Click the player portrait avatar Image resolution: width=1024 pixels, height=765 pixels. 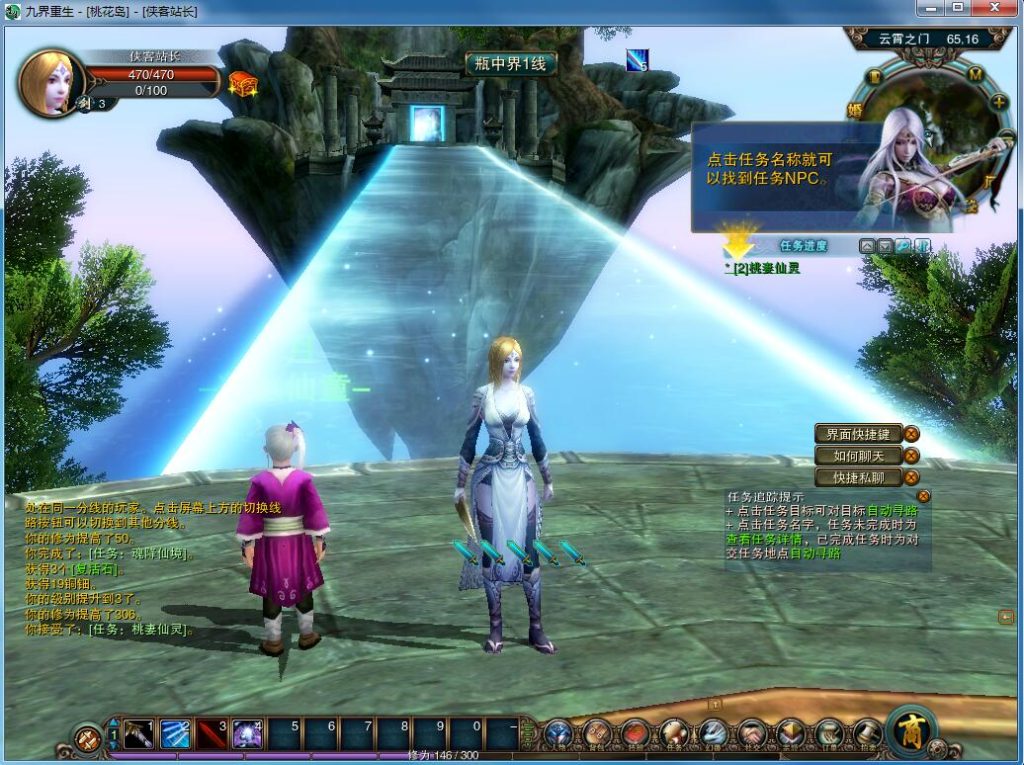(48, 82)
